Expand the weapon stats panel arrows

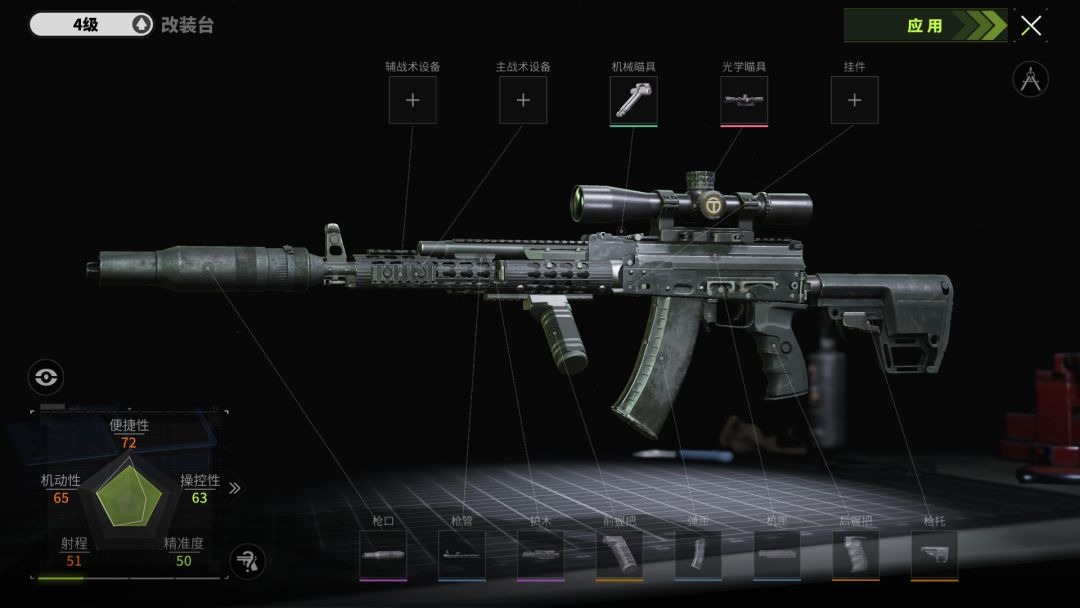point(235,488)
